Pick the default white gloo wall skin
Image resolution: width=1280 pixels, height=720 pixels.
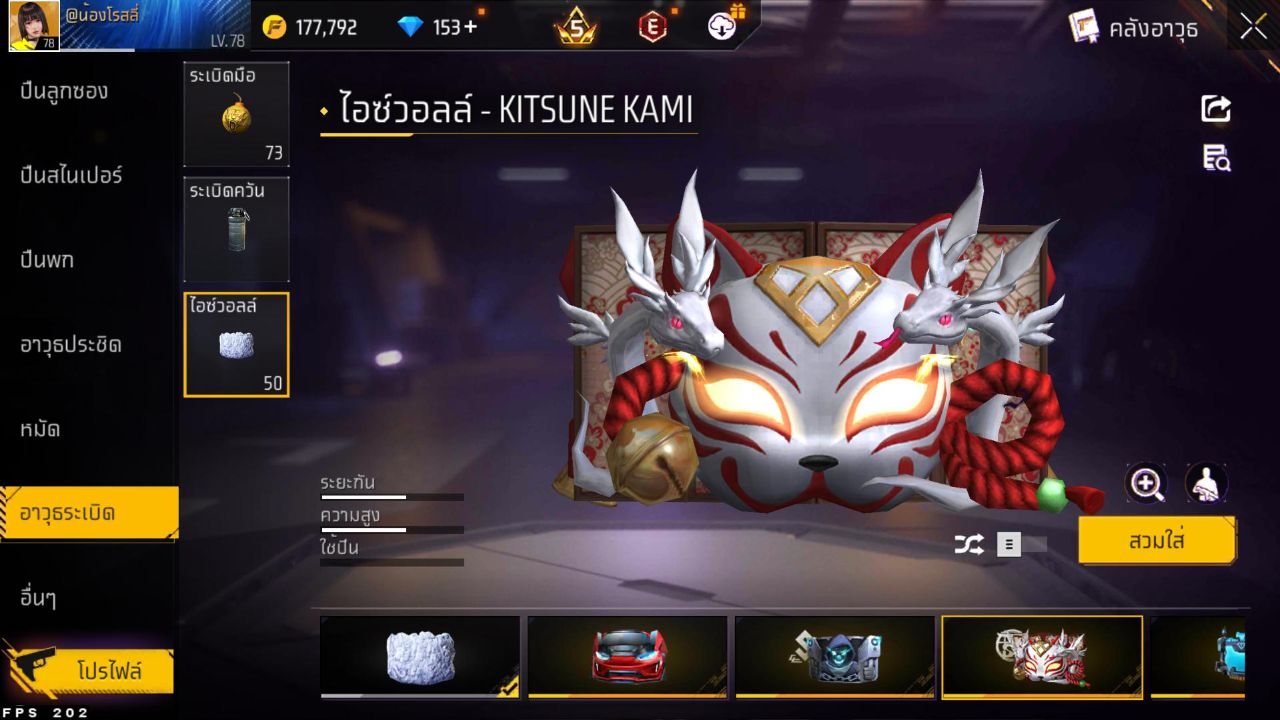click(420, 656)
